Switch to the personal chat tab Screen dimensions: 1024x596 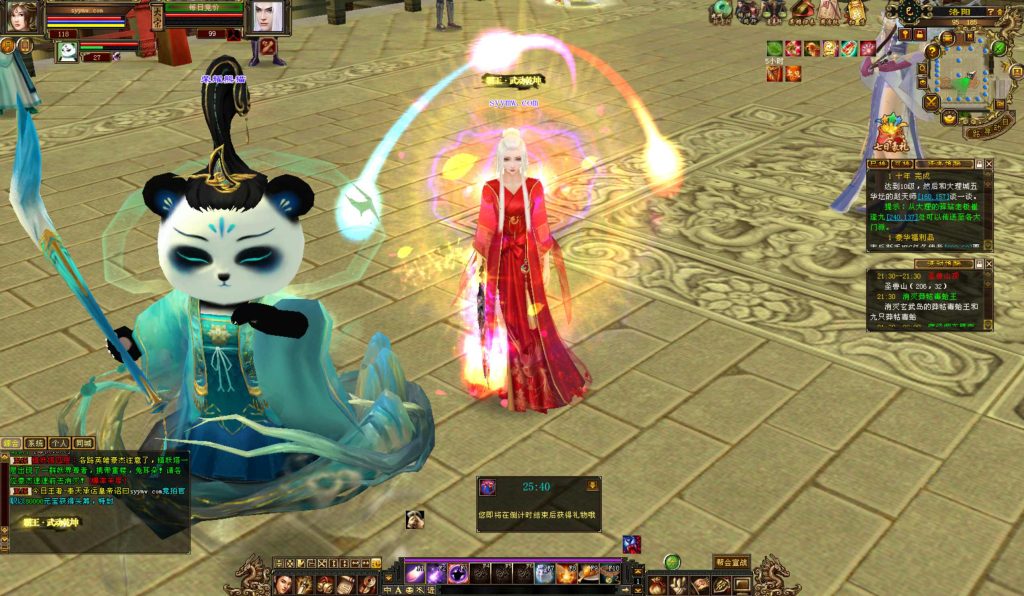click(x=58, y=442)
